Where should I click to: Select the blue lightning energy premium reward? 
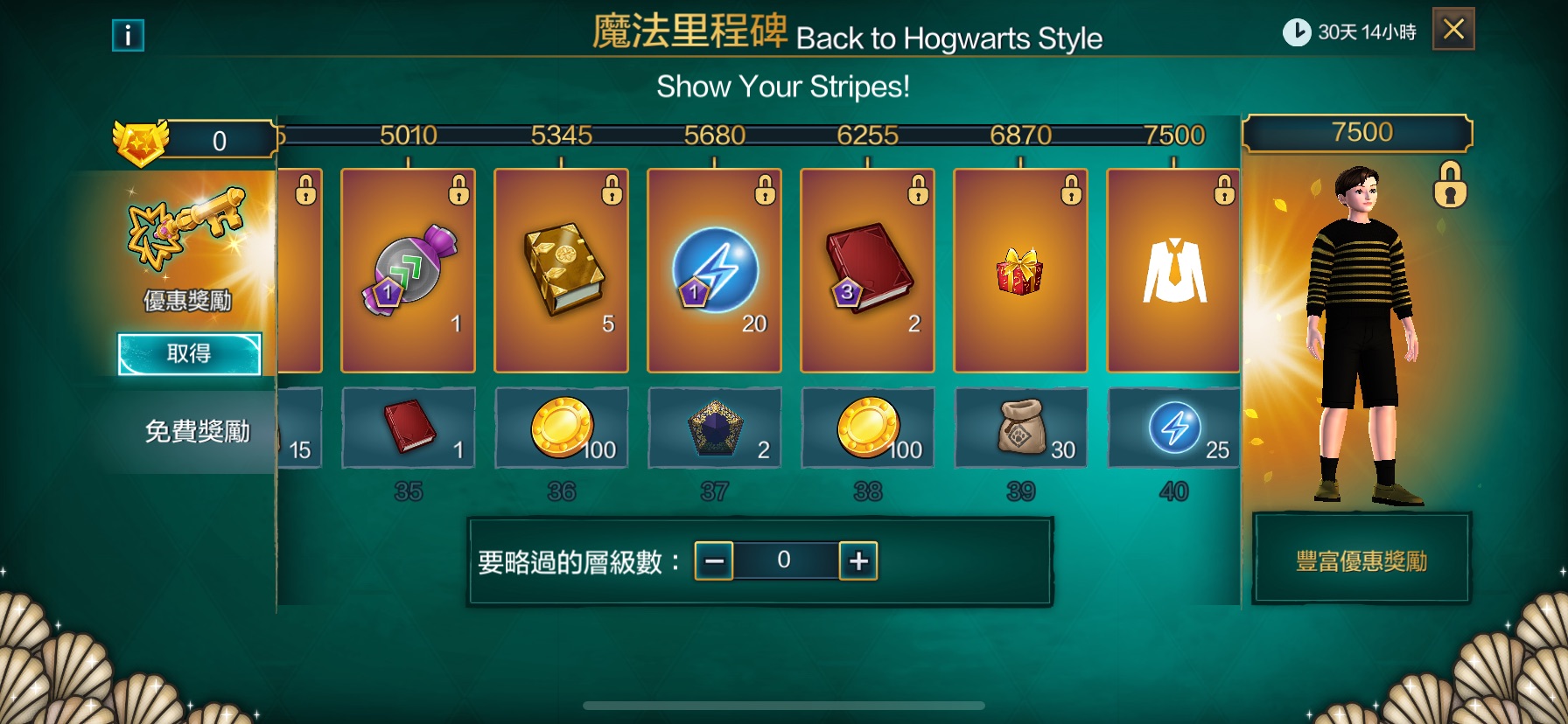(714, 271)
